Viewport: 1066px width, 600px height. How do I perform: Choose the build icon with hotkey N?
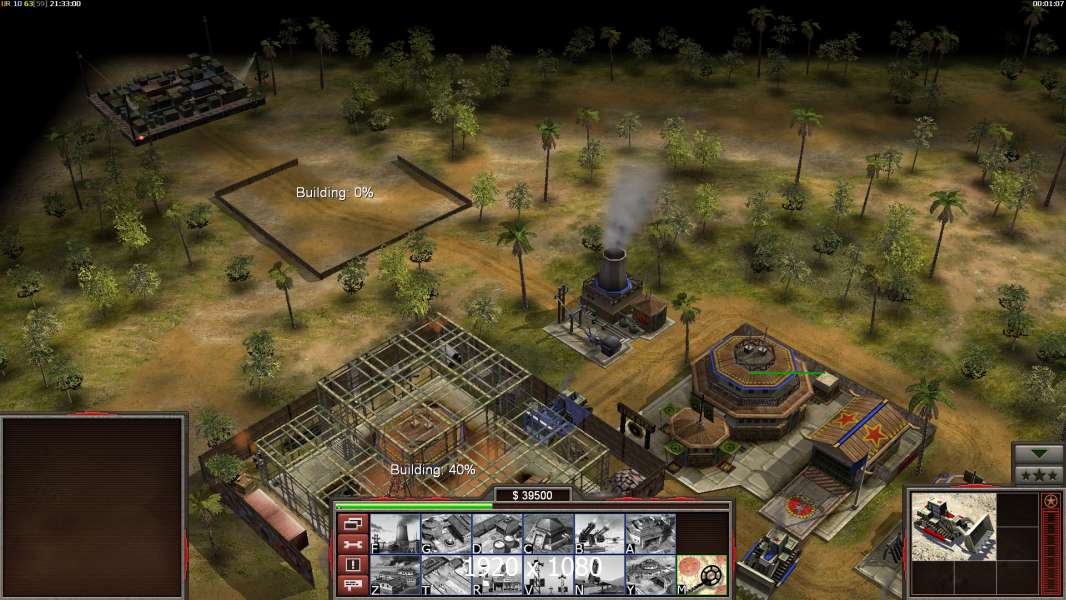(x=599, y=575)
